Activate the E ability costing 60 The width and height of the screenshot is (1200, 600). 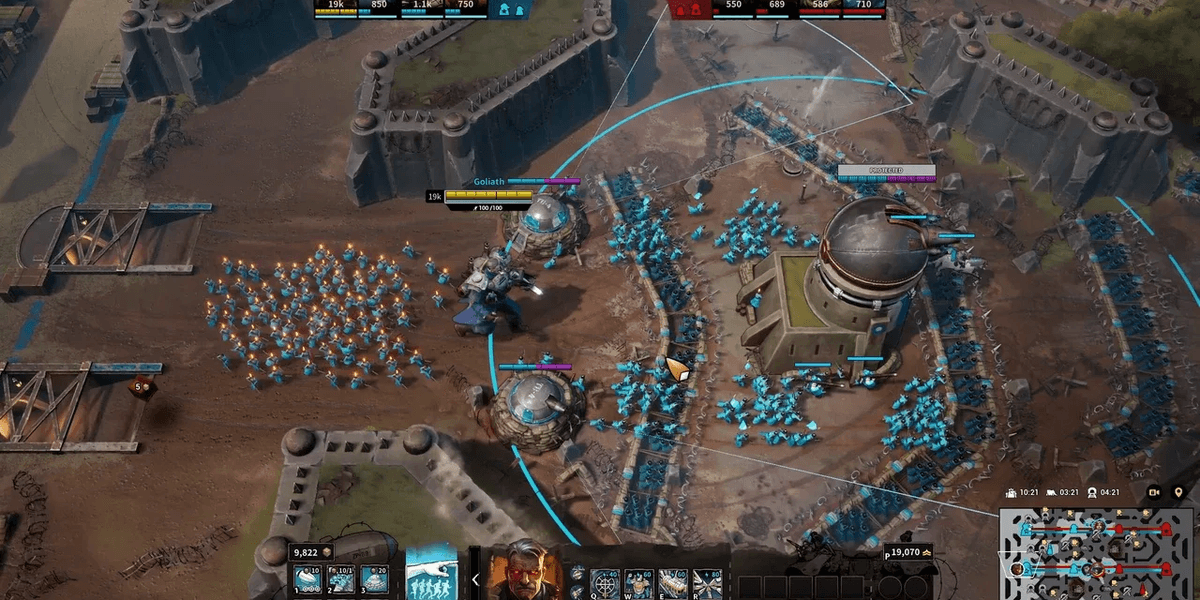pos(672,582)
